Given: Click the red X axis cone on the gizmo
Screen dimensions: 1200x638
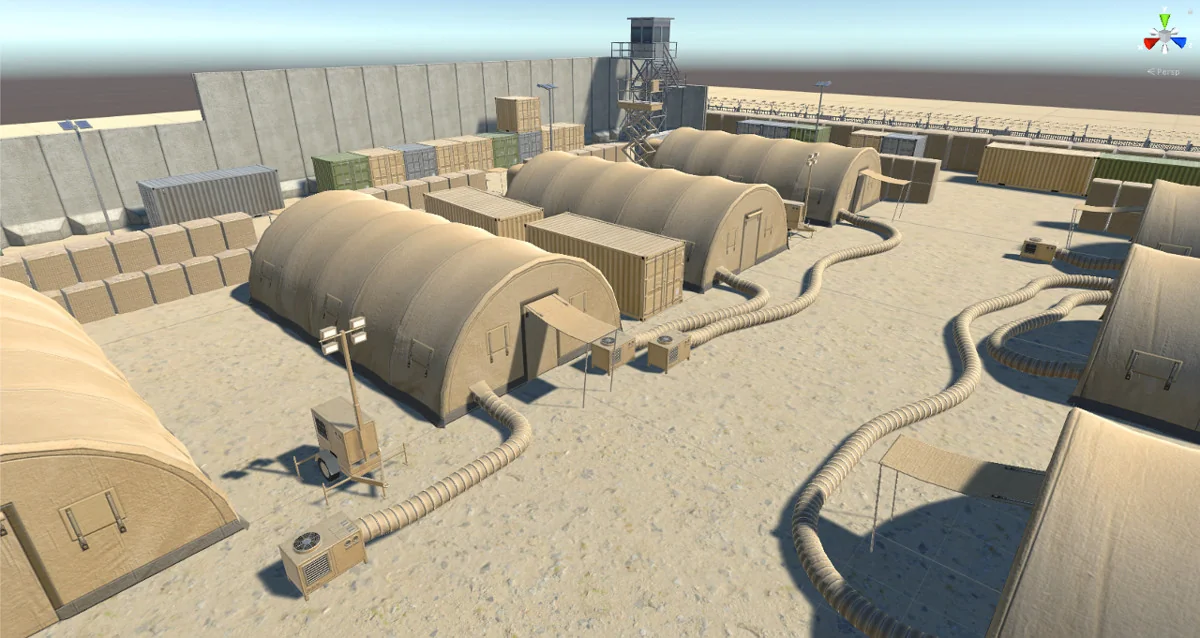Looking at the screenshot, I should click(1152, 44).
